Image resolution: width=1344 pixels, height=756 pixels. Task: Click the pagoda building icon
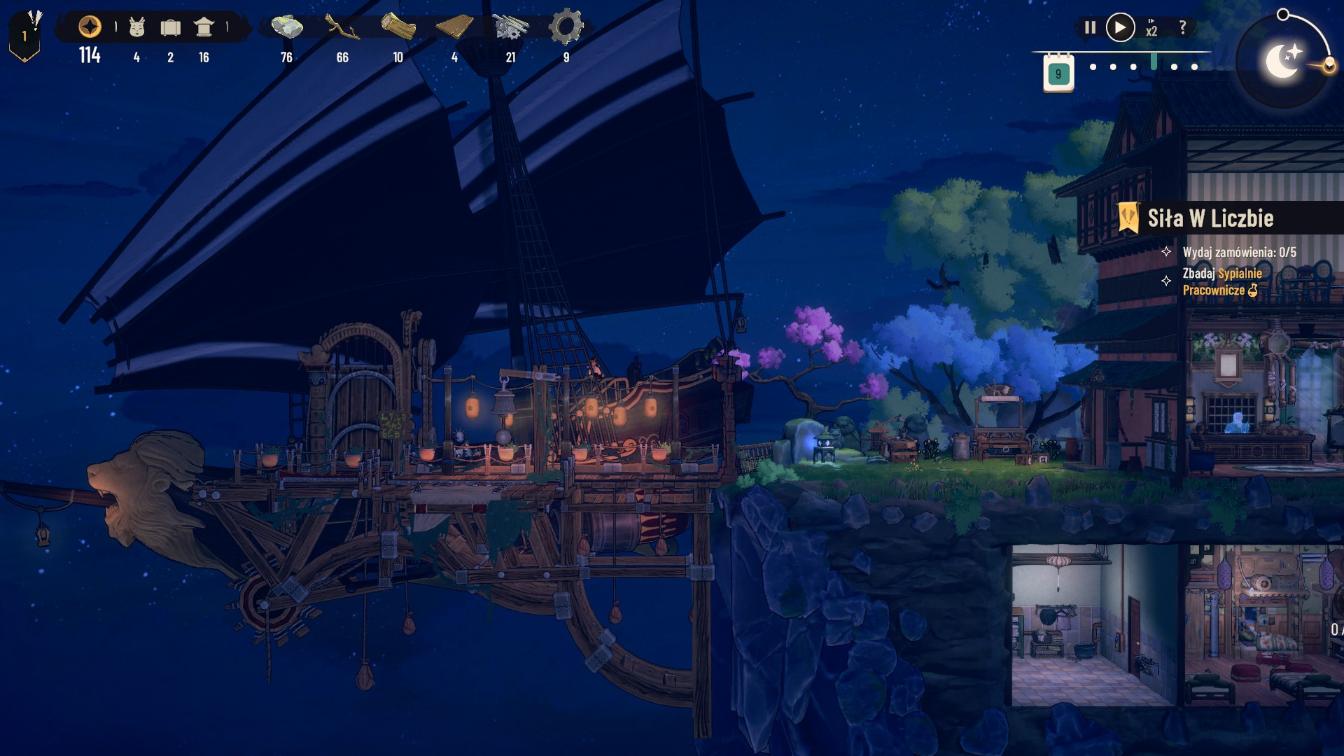point(204,27)
